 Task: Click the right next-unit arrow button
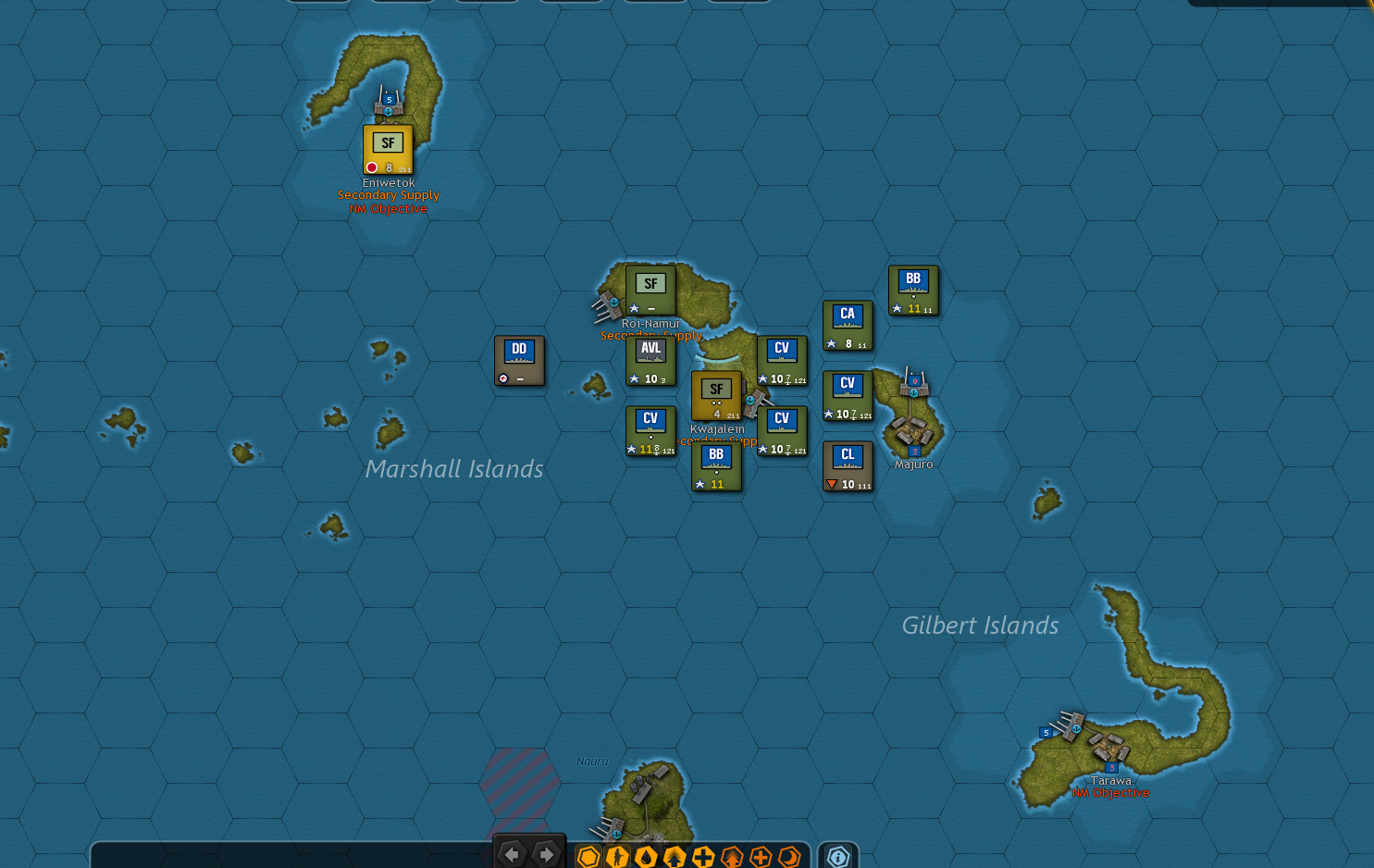coord(545,854)
